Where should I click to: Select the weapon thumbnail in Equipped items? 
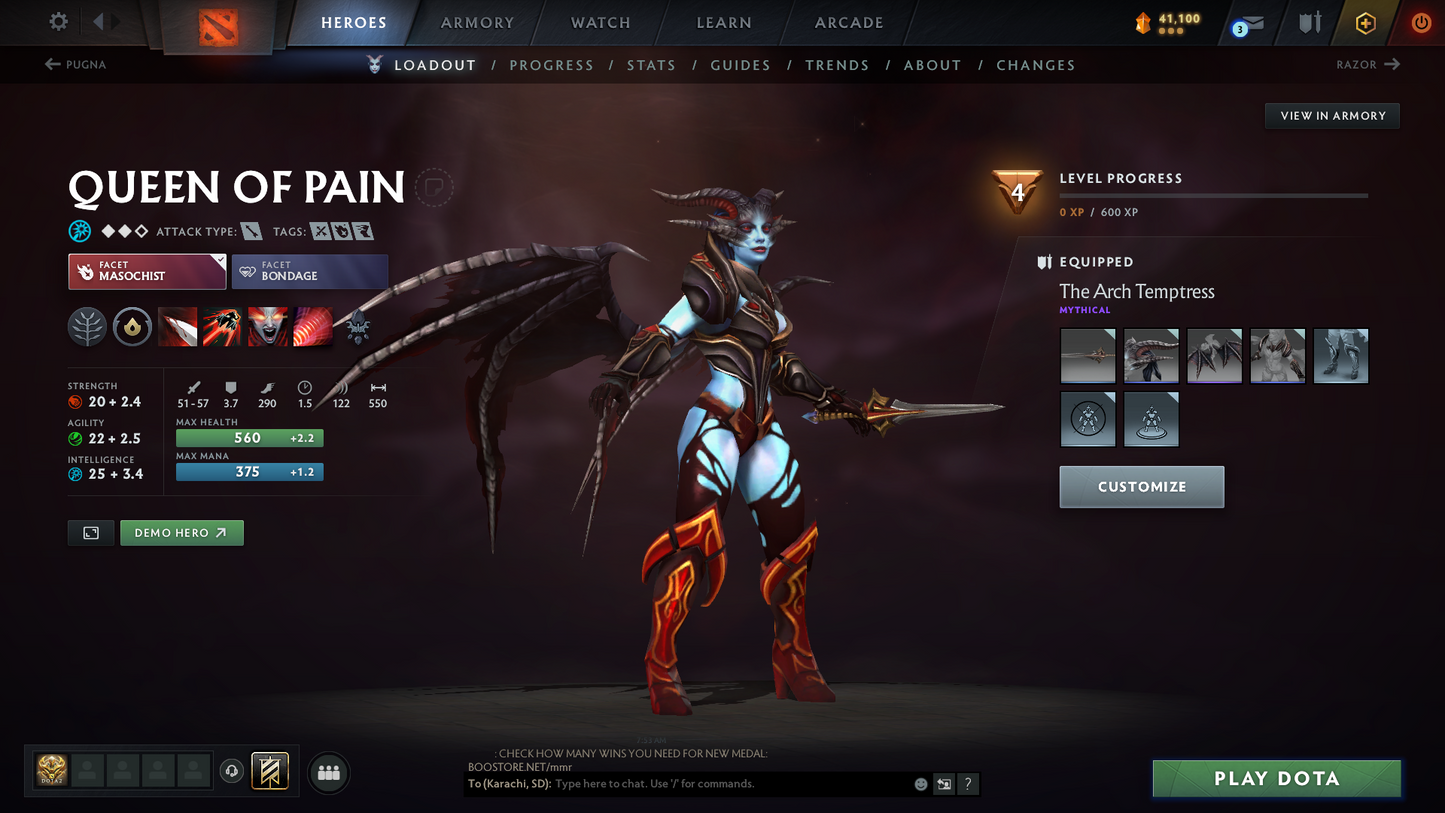click(1088, 355)
